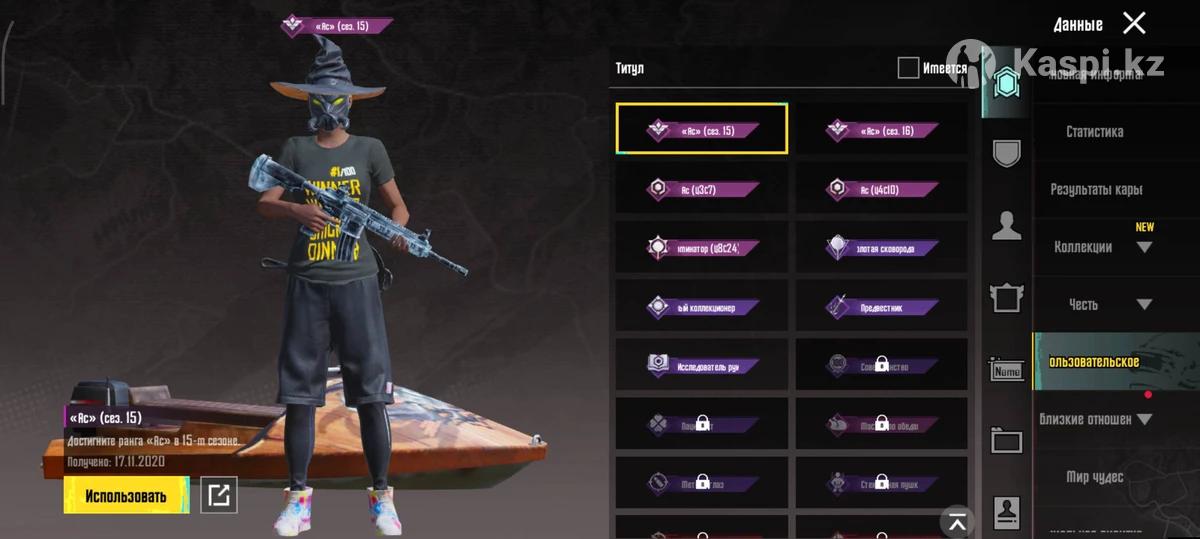Viewport: 1200px width, 539px height.
Task: Open the Name tag tab
Action: [1006, 371]
